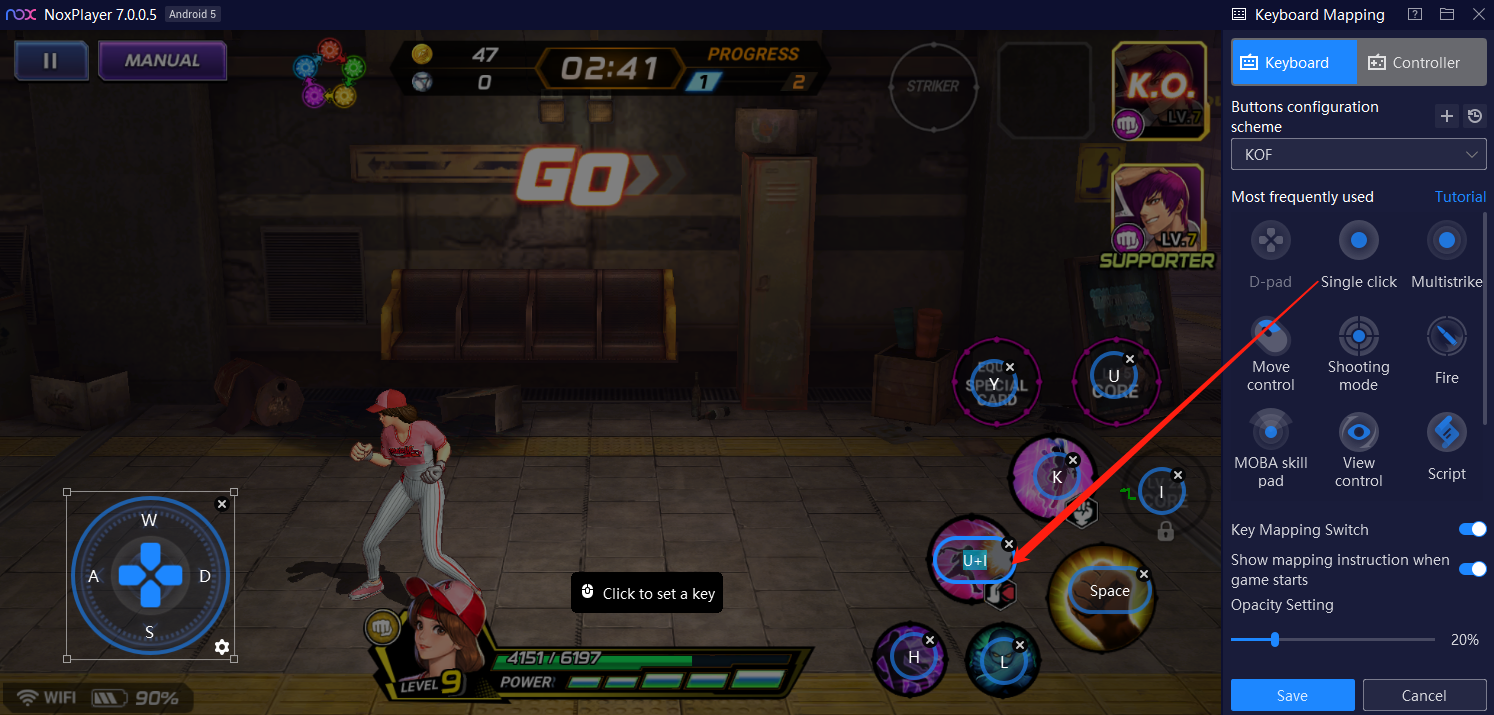Call in the Striker

point(932,86)
